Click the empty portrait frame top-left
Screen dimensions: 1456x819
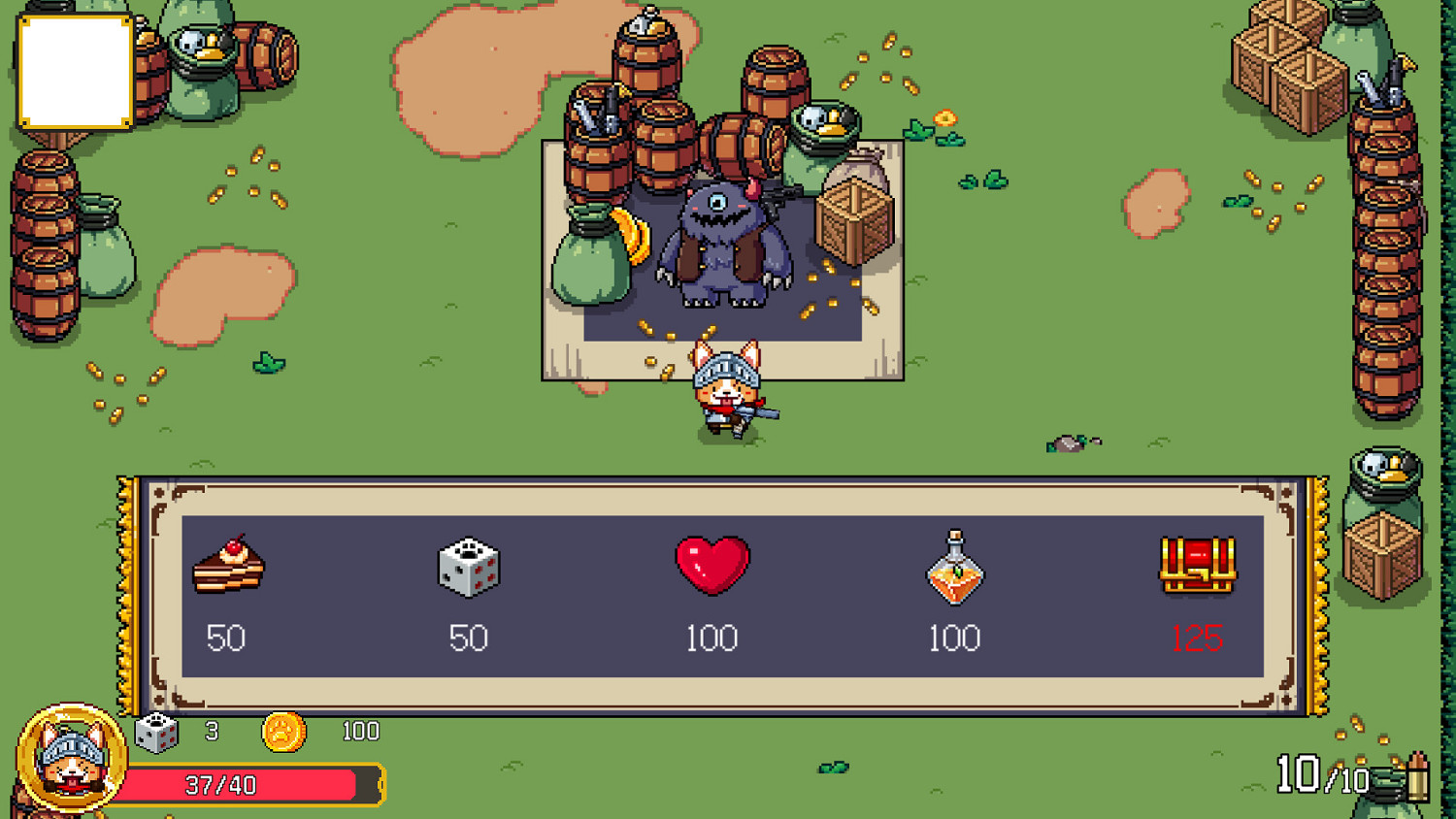pyautogui.click(x=73, y=73)
